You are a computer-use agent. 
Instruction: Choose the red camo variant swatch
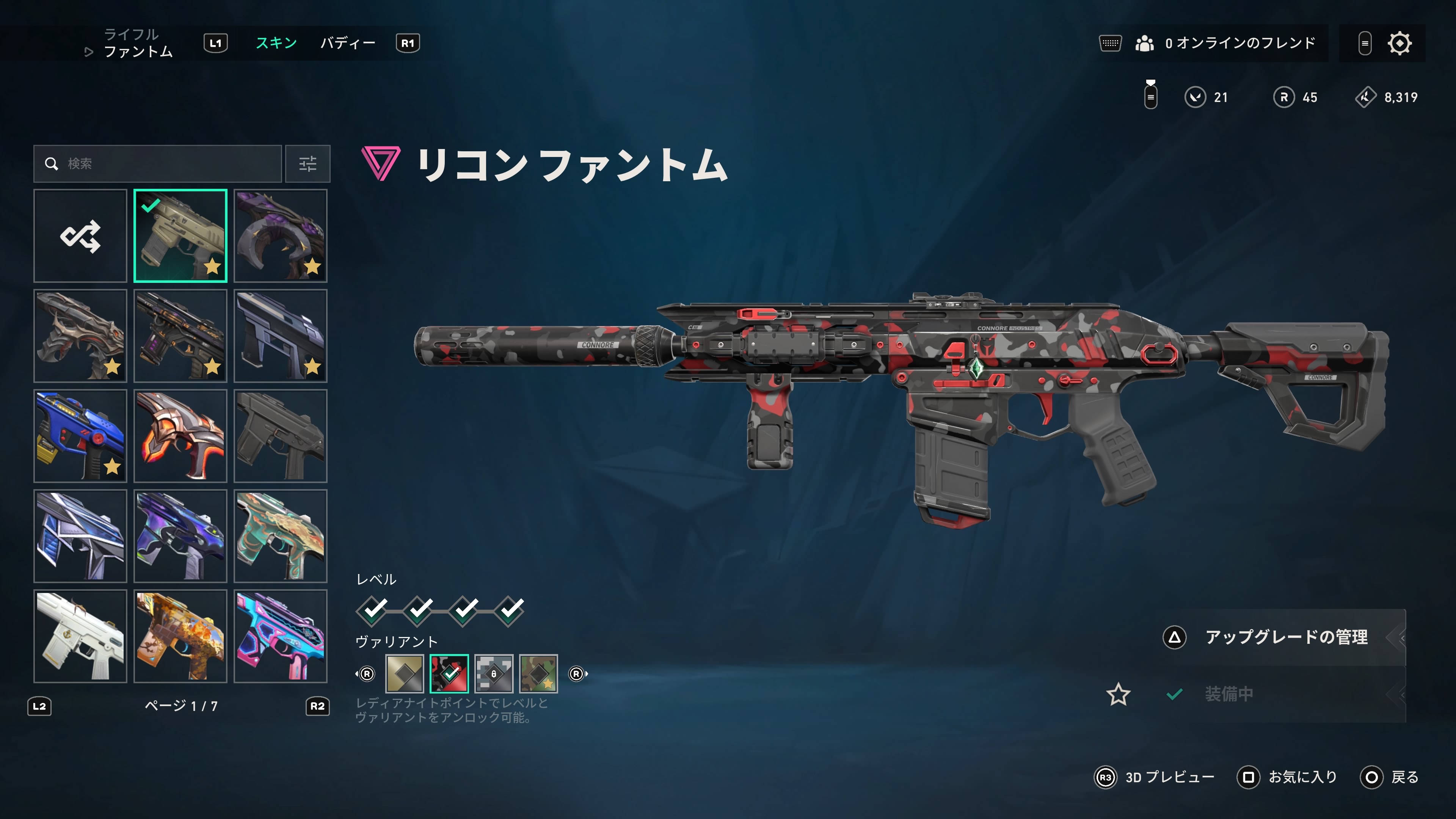tap(449, 674)
